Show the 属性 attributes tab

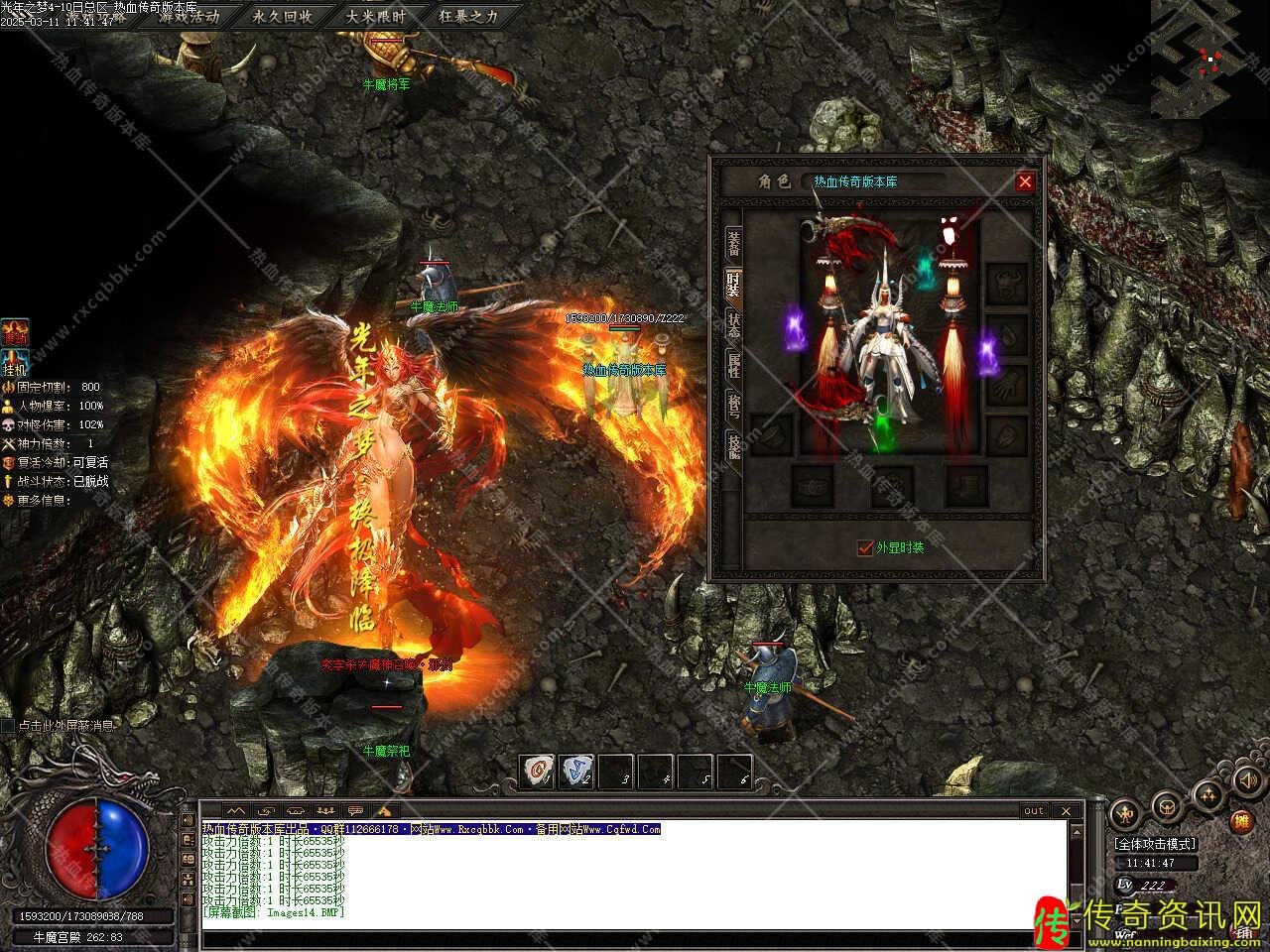point(733,366)
